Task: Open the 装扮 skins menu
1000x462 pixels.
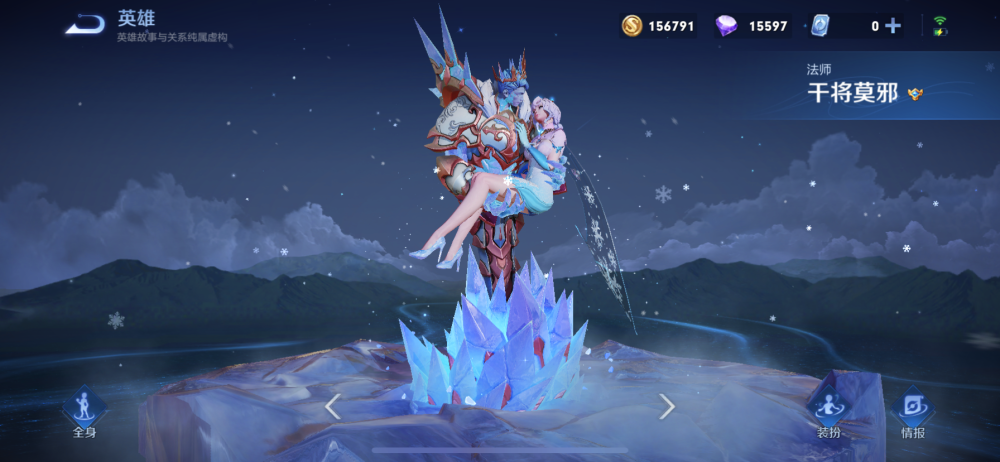Action: [828, 412]
